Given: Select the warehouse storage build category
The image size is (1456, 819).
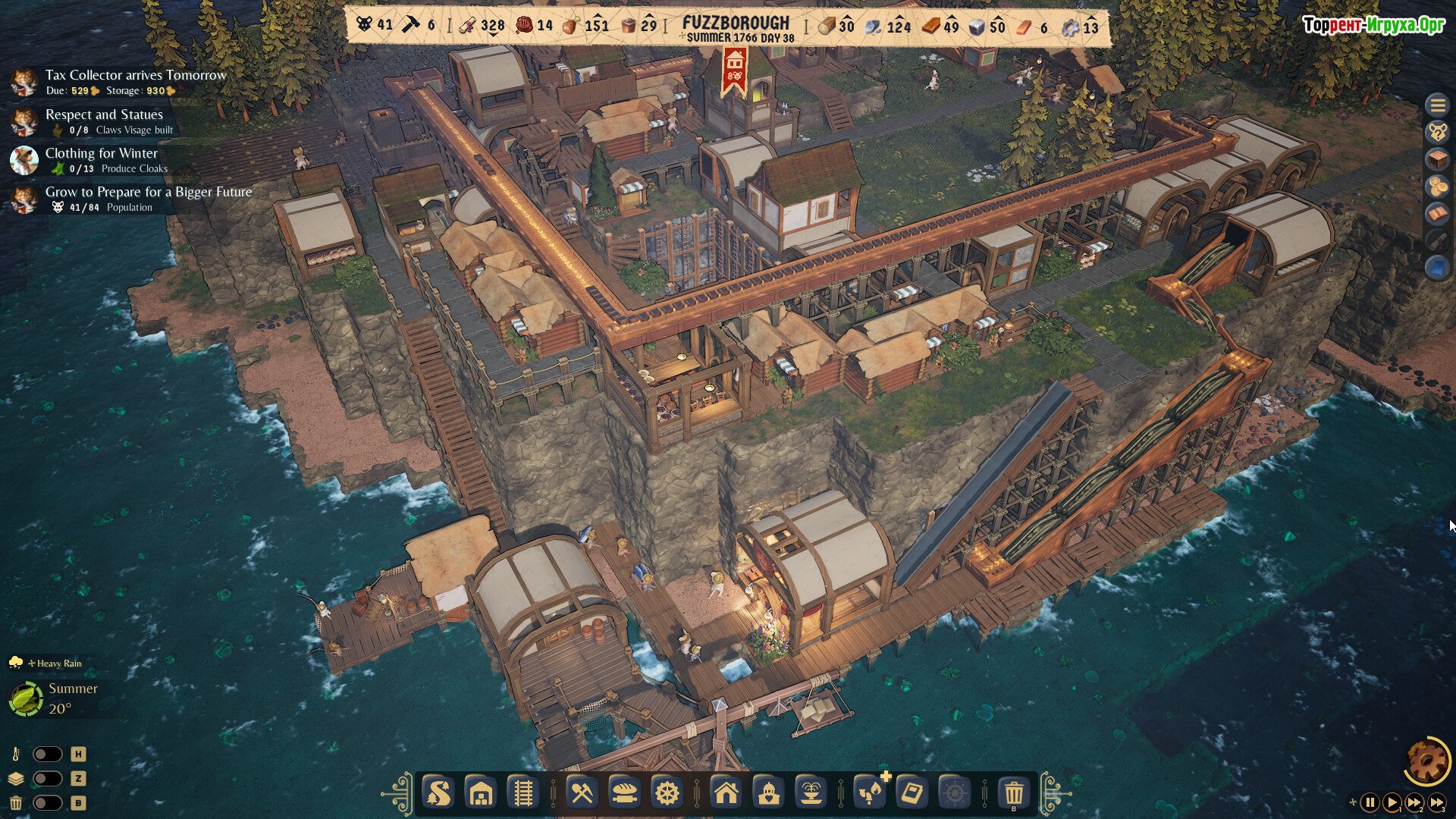Looking at the screenshot, I should tap(481, 794).
